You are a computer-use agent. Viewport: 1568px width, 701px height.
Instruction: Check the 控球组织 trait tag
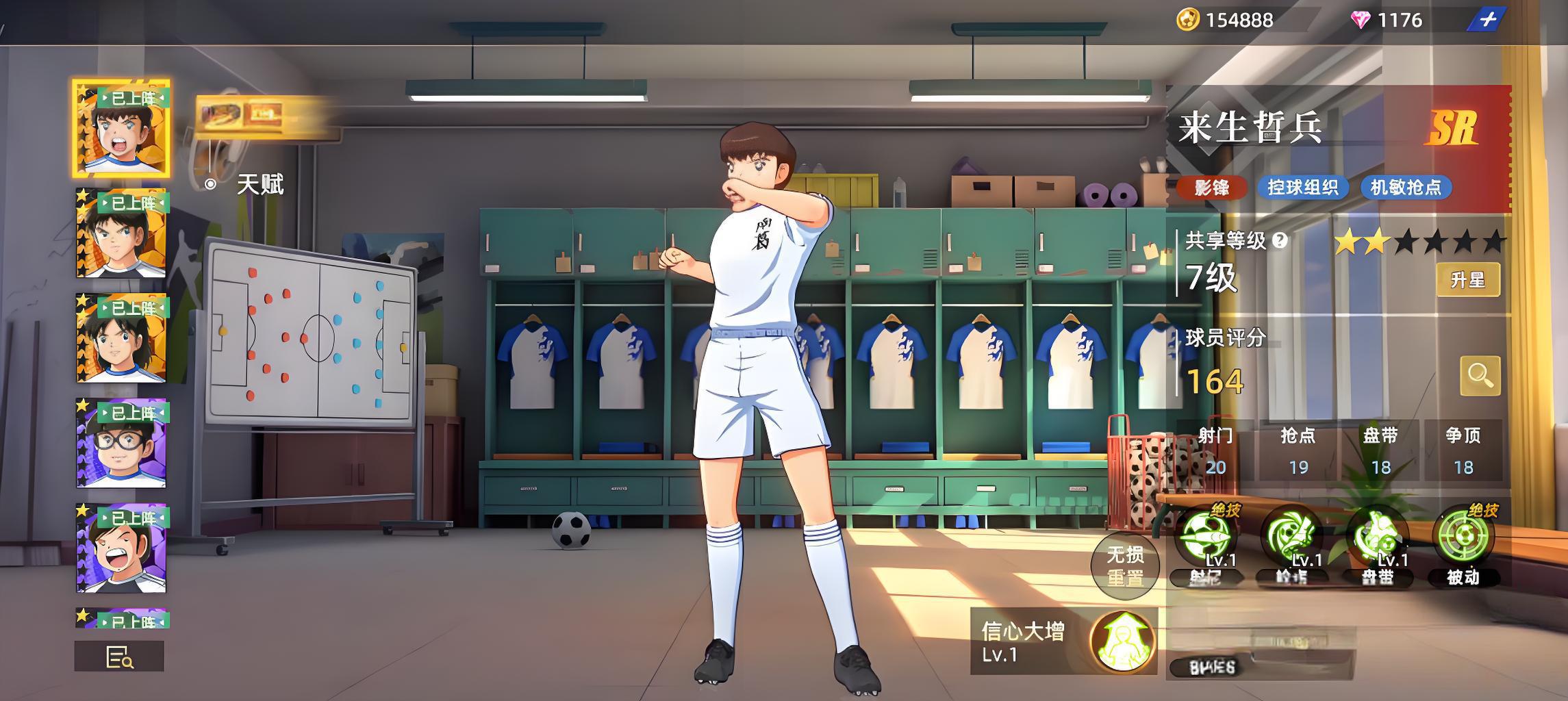point(1302,188)
